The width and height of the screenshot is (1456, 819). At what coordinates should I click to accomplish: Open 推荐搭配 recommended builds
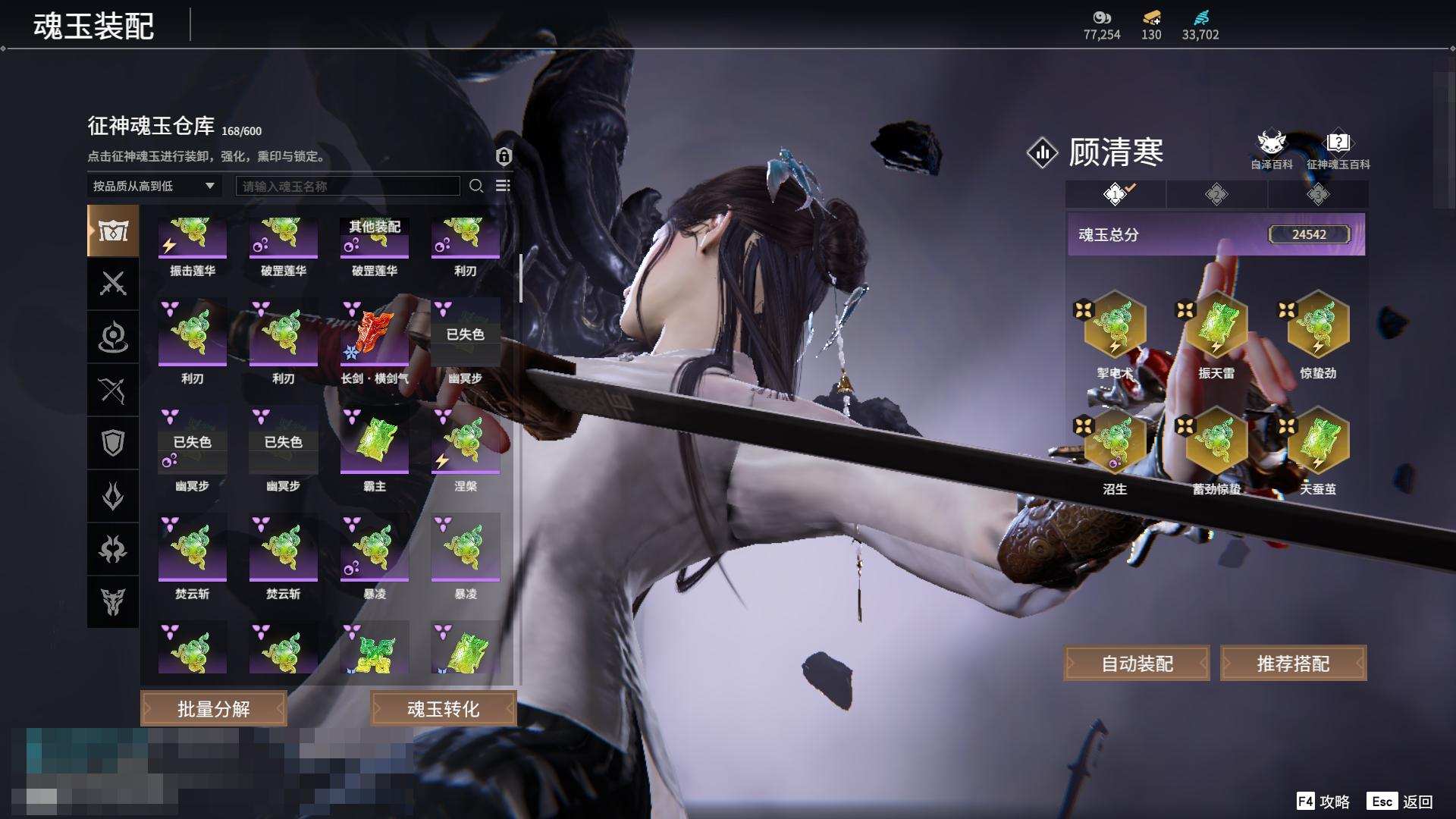(x=1293, y=664)
